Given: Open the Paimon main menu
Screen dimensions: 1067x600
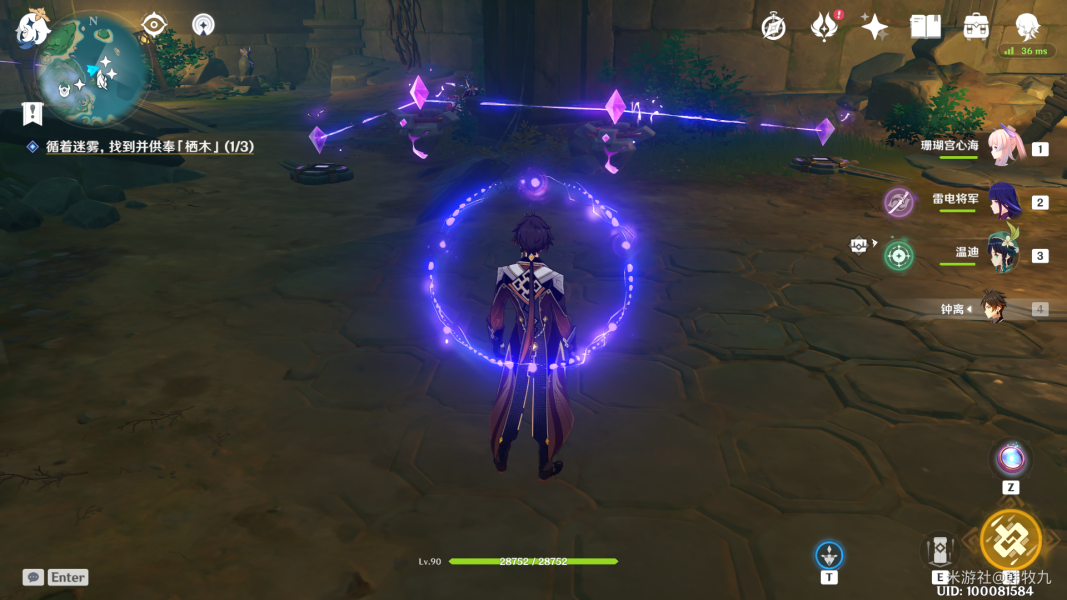Looking at the screenshot, I should 33,28.
